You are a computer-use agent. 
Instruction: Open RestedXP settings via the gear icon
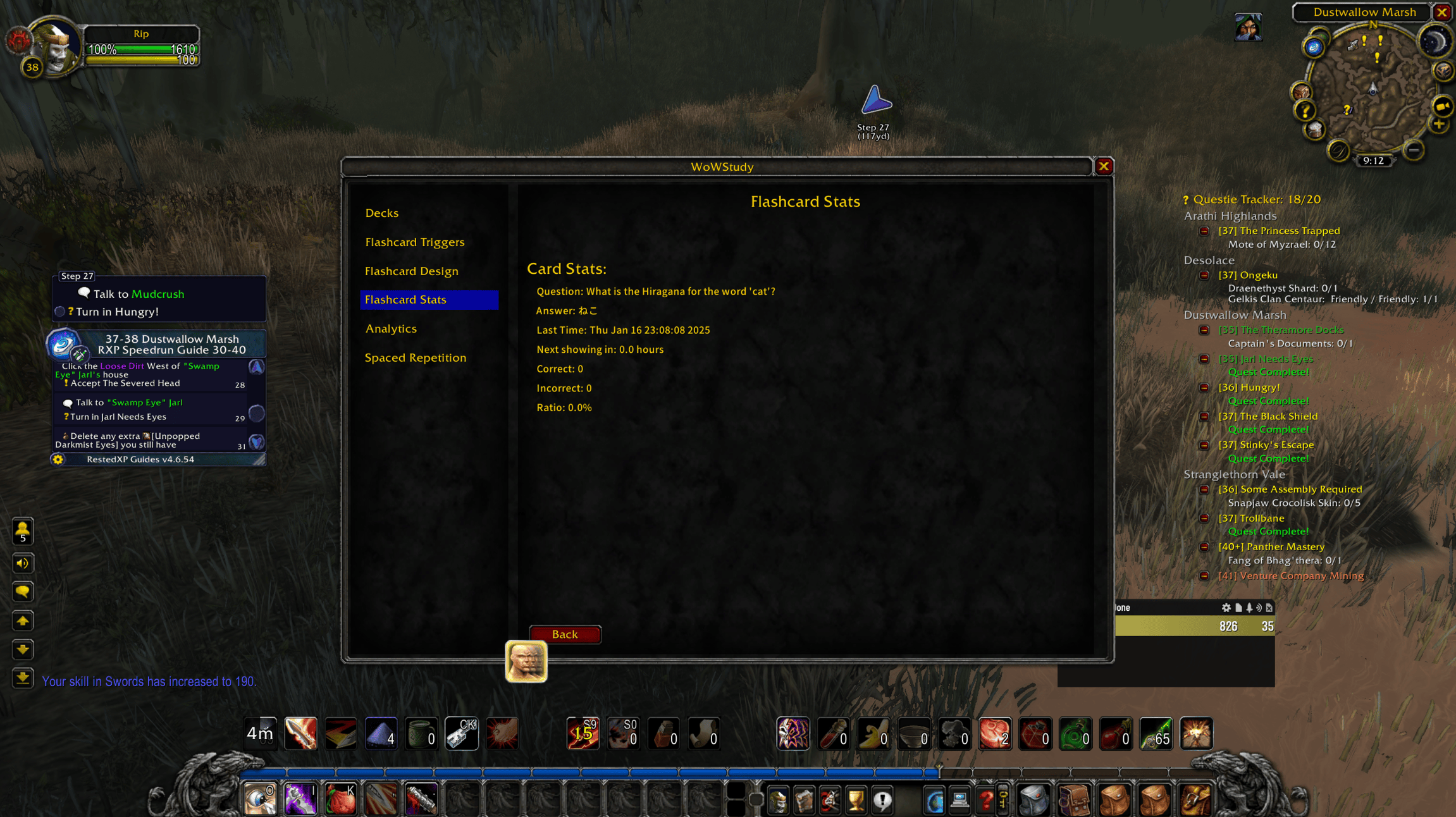click(59, 459)
